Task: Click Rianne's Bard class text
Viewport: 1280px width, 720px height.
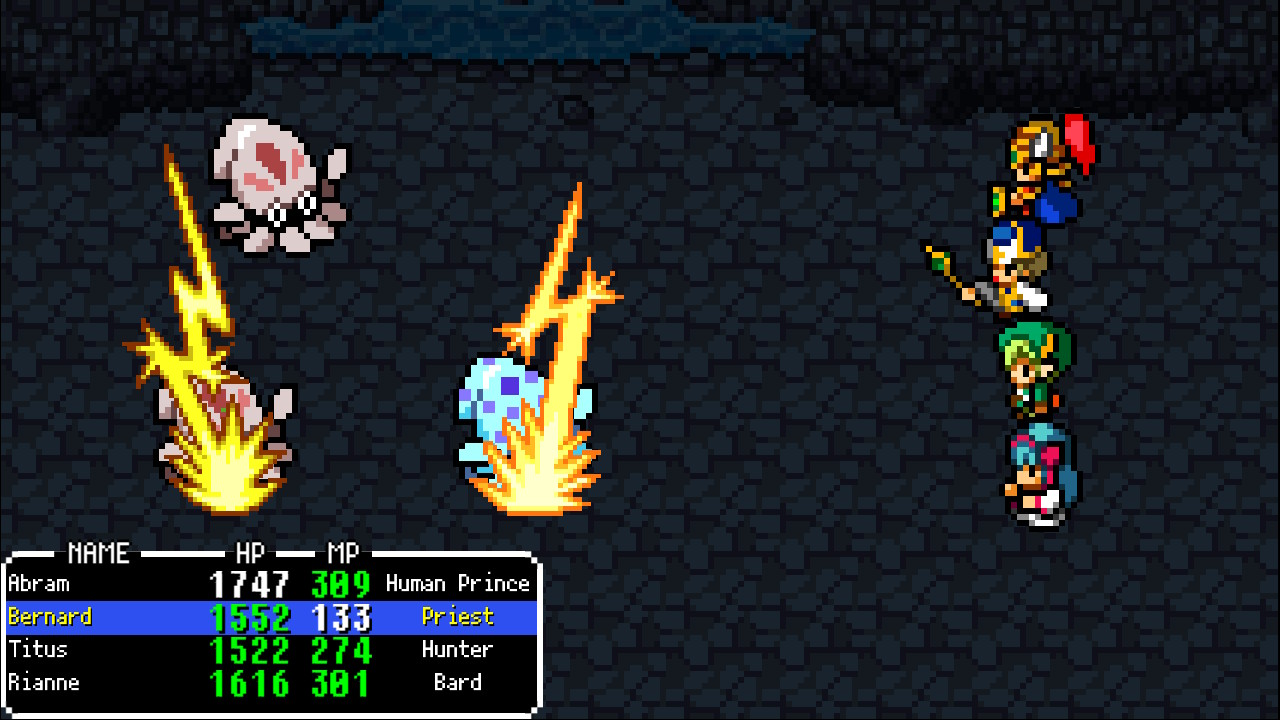Action: tap(459, 682)
